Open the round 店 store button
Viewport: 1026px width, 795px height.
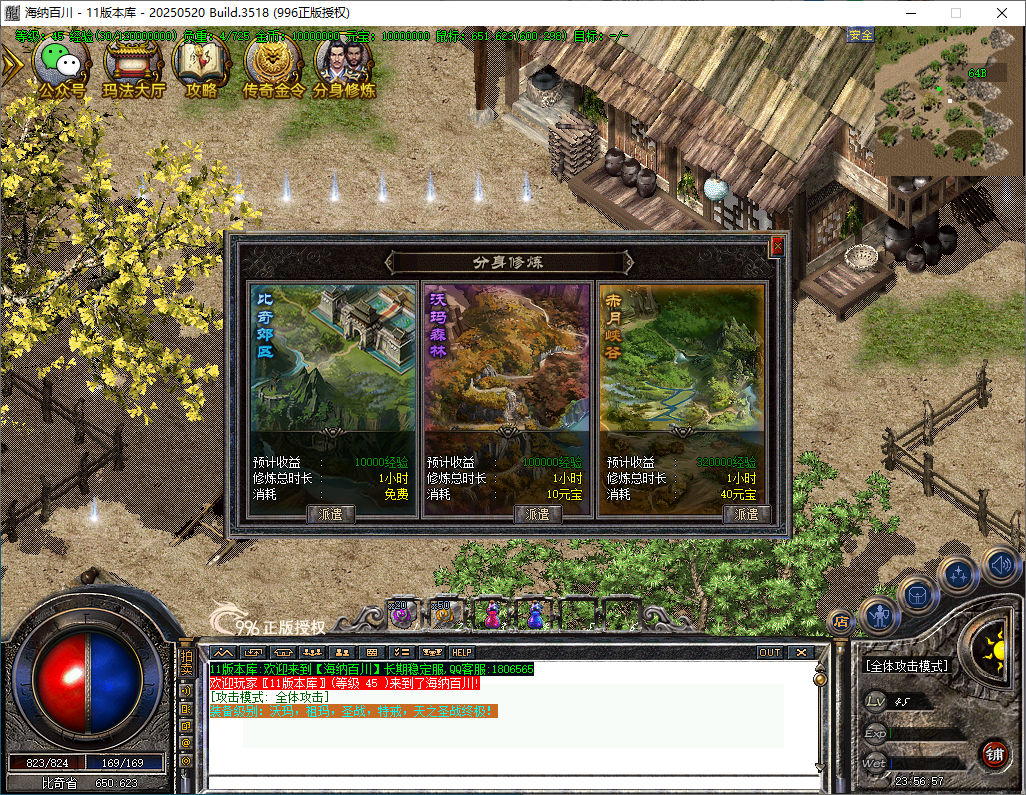click(841, 622)
